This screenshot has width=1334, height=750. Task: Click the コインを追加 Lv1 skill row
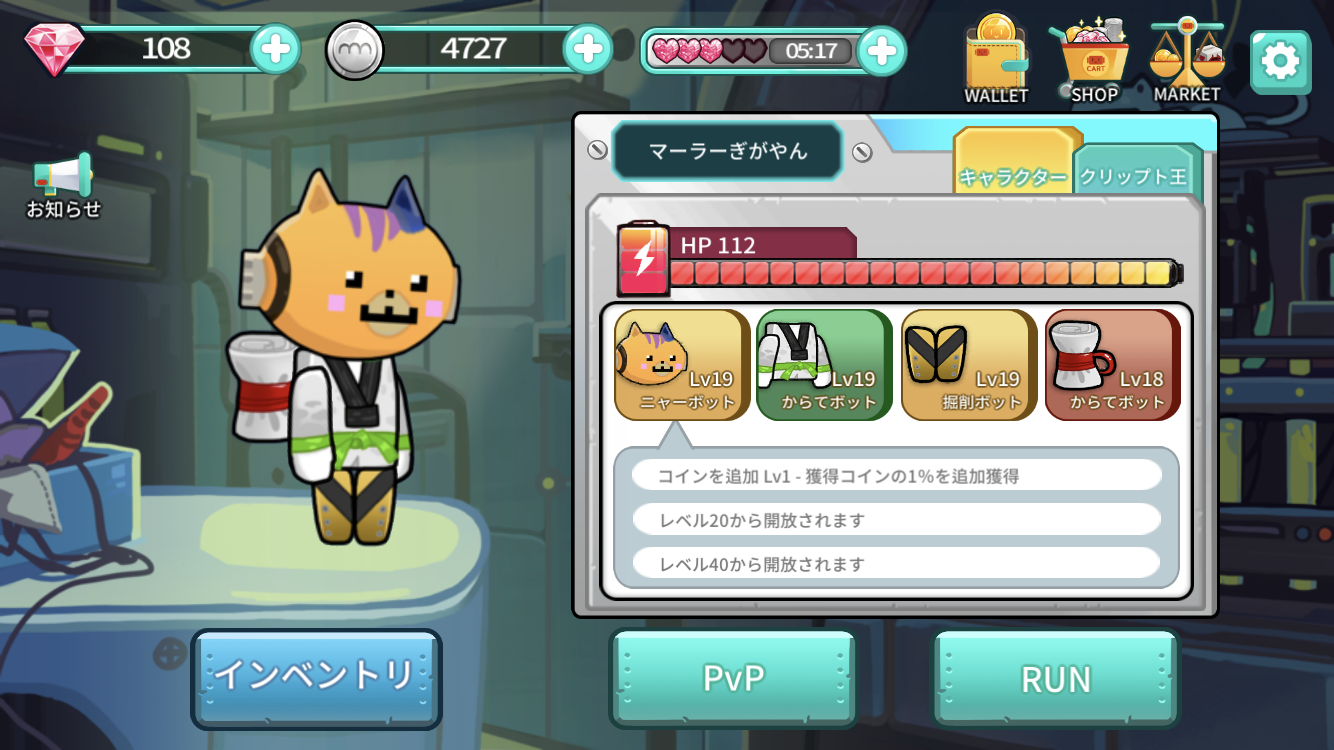pyautogui.click(x=896, y=476)
